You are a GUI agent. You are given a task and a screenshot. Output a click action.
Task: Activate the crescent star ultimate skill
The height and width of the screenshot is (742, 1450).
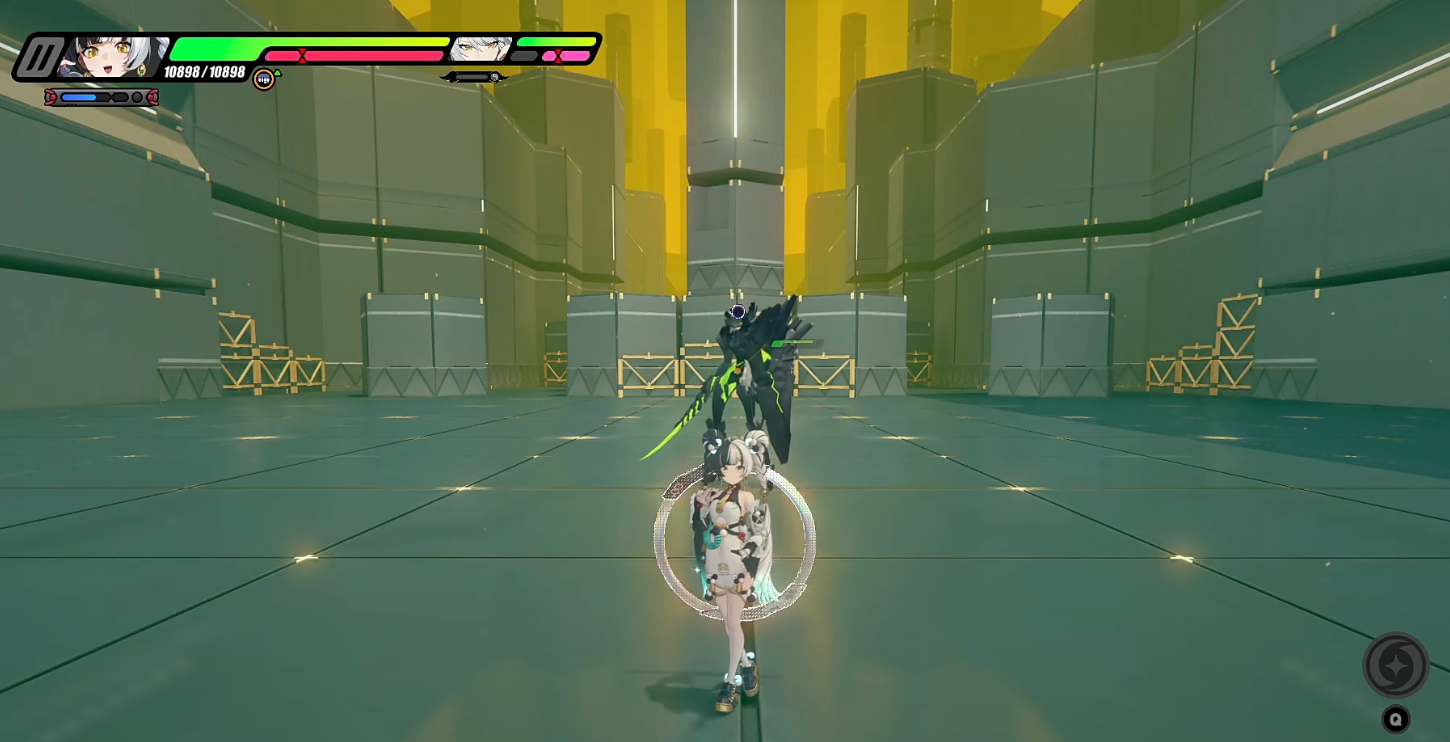coord(1396,665)
